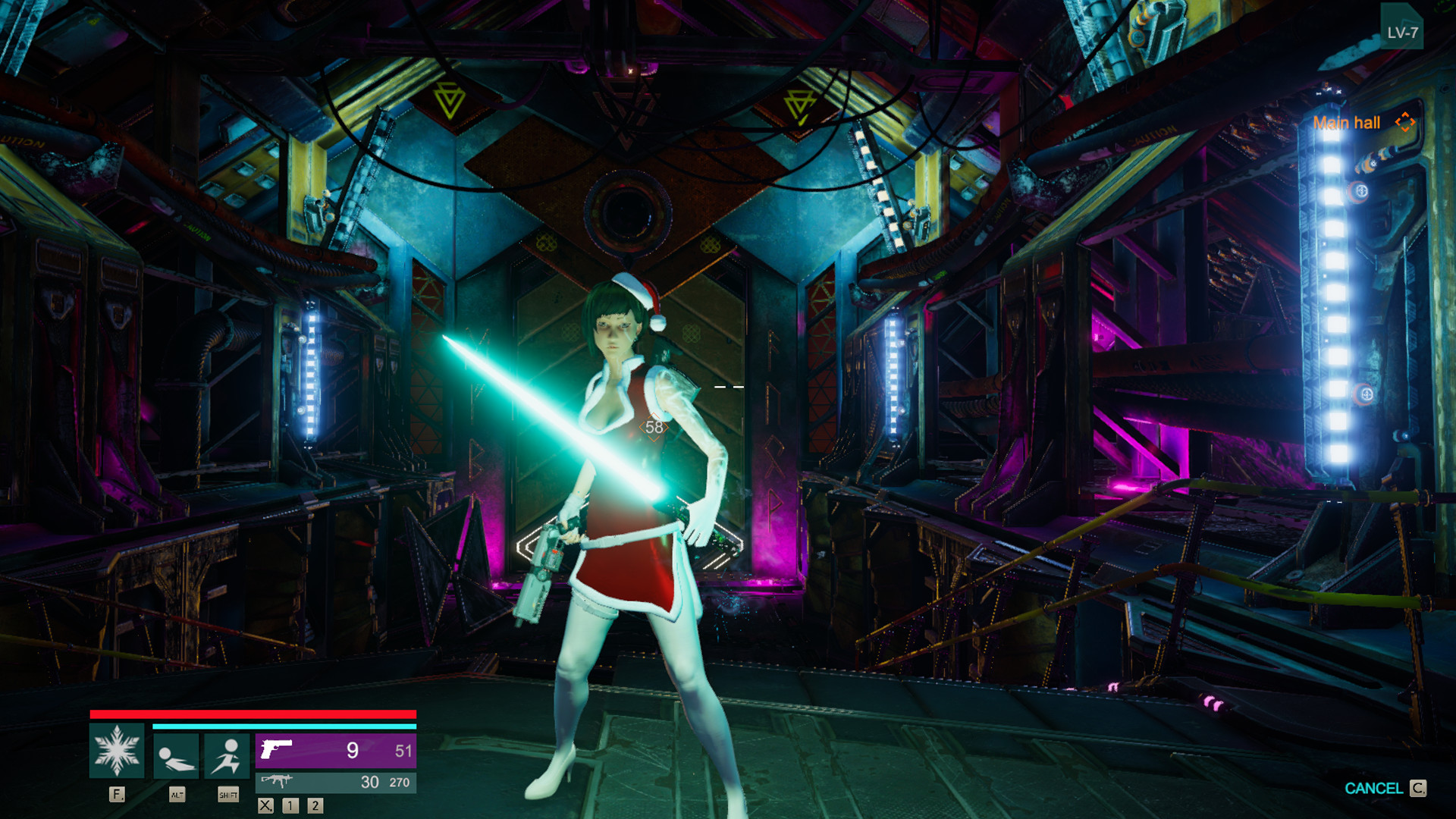The image size is (1456, 819).
Task: Select the Main hall objective marker
Action: coord(1404,122)
